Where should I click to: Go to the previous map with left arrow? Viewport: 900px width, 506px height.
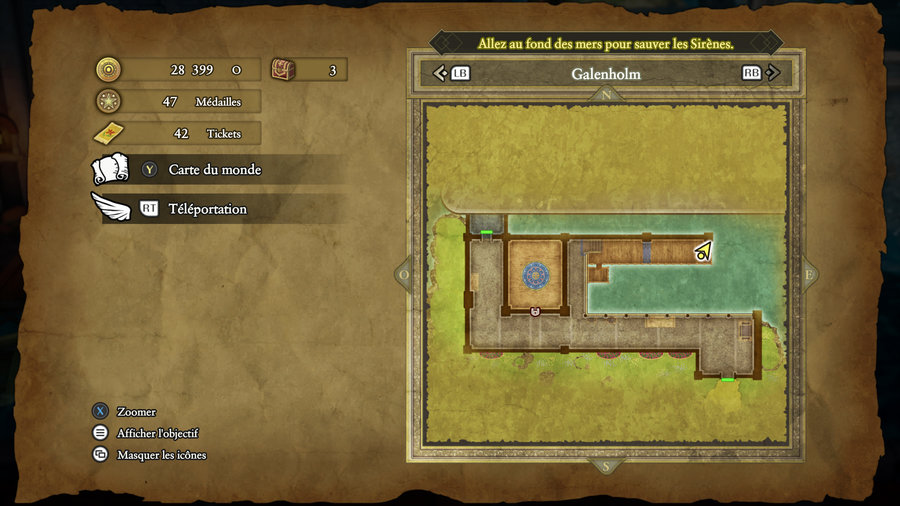click(x=440, y=73)
